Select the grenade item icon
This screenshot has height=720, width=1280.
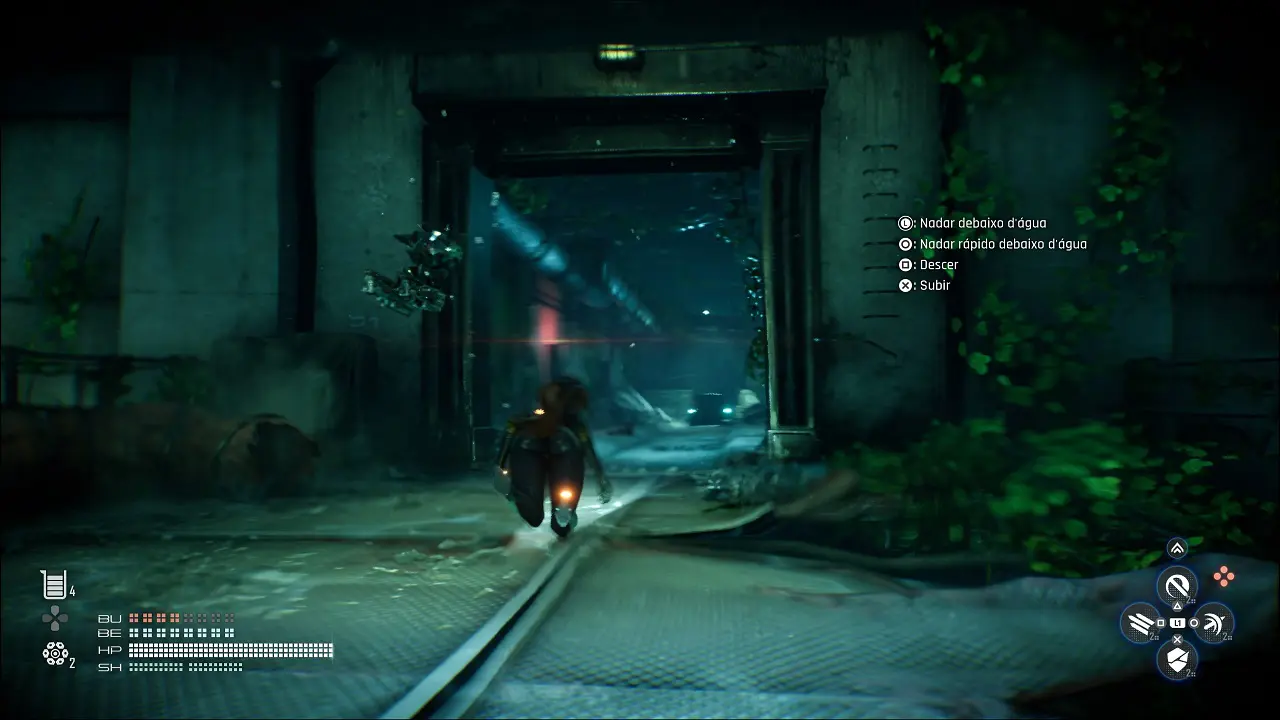click(54, 652)
